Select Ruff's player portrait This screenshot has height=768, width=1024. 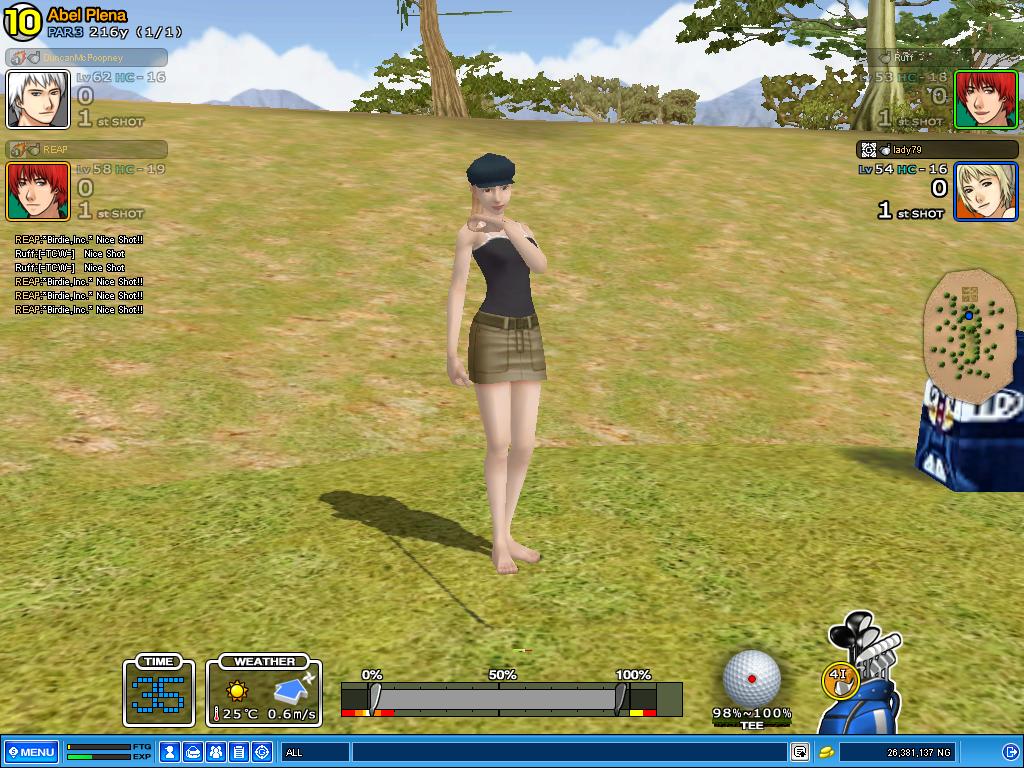[985, 99]
